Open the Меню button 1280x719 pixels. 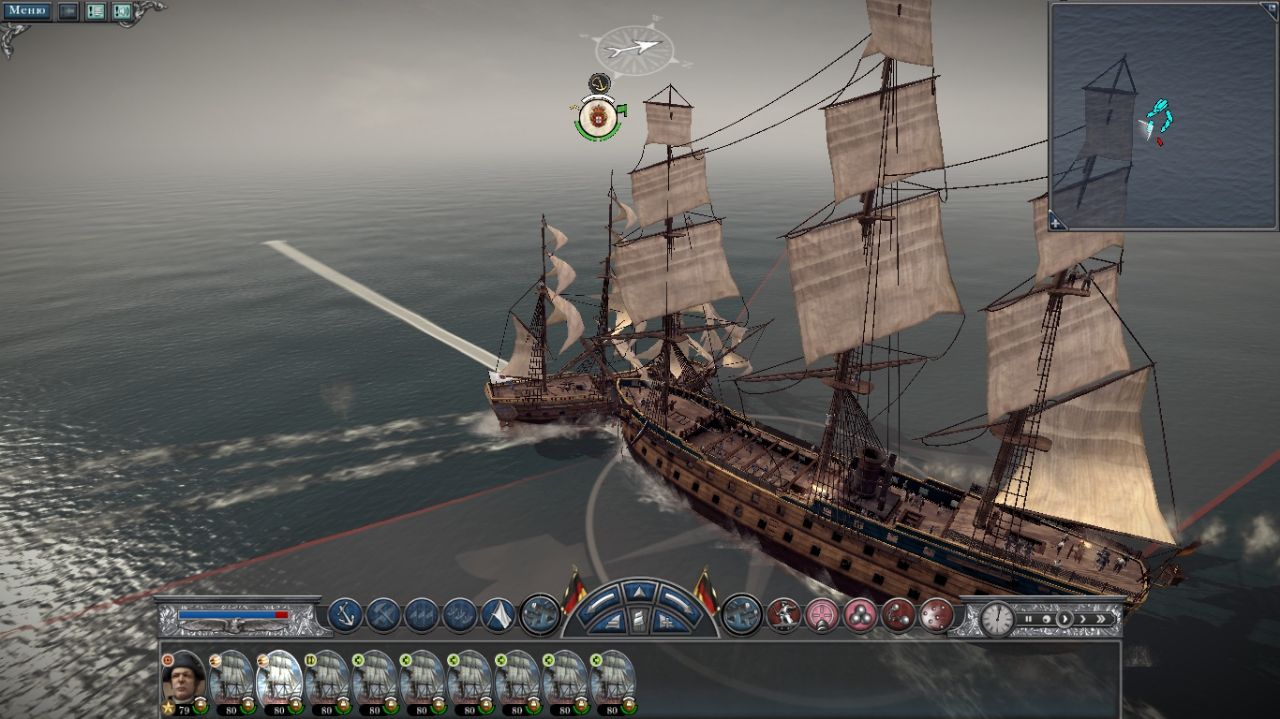27,11
